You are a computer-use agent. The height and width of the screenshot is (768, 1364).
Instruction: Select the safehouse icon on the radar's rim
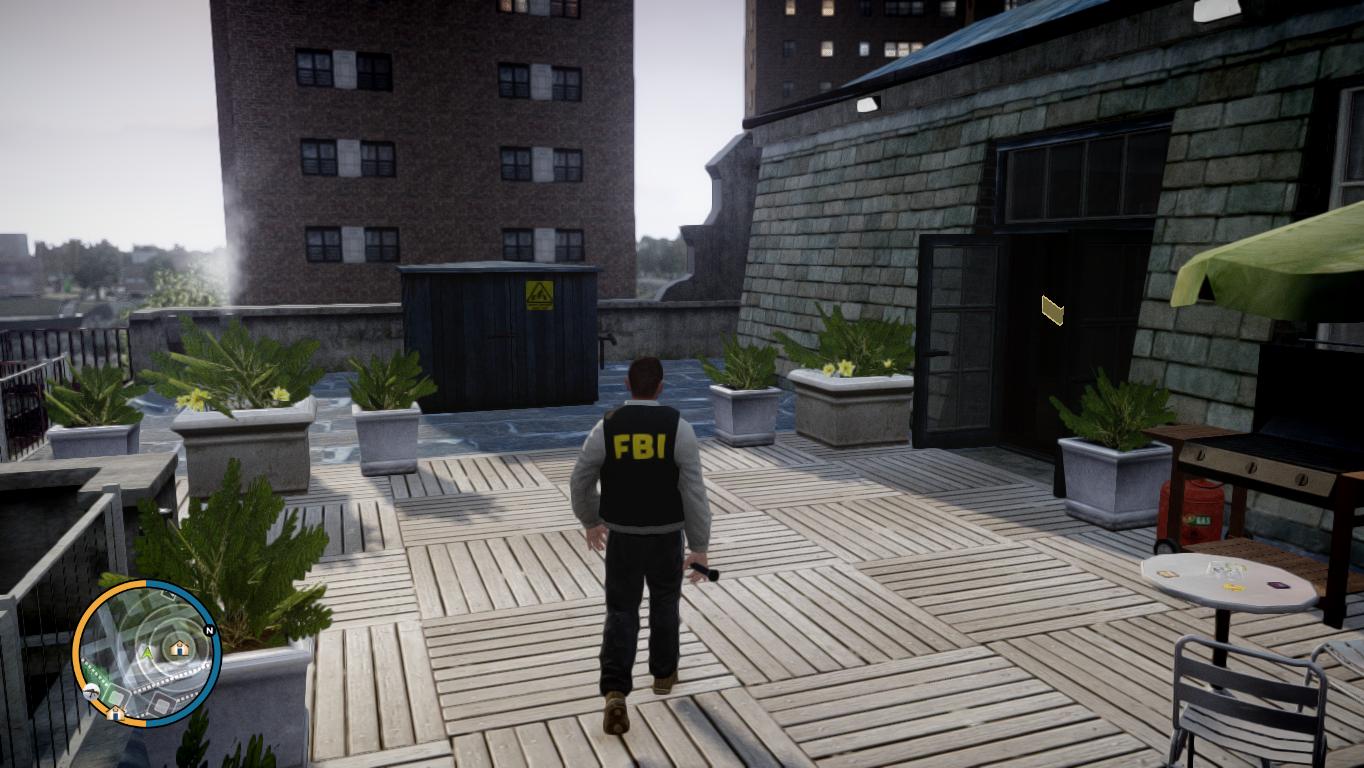116,712
